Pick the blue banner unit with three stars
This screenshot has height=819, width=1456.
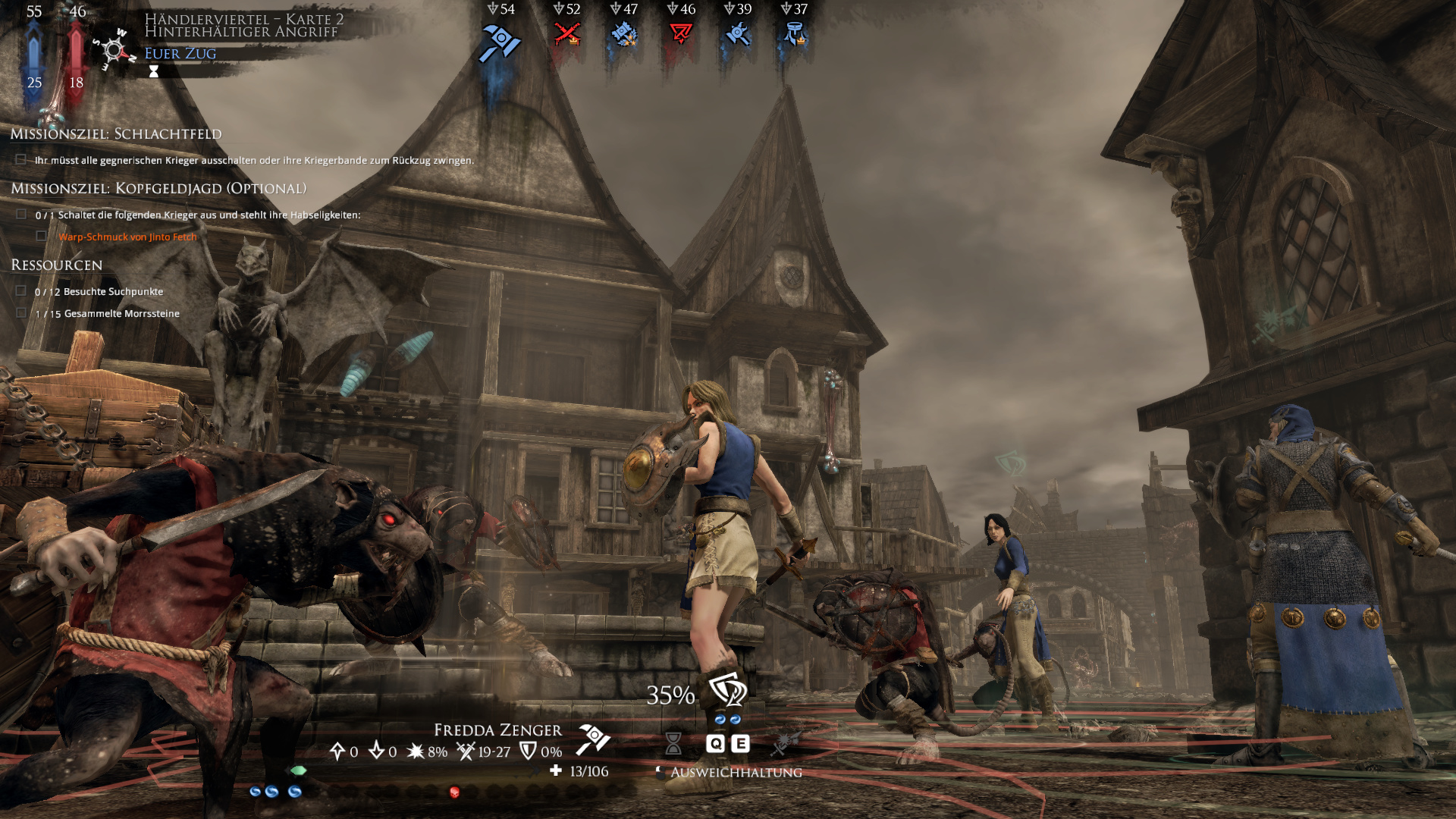[624, 34]
